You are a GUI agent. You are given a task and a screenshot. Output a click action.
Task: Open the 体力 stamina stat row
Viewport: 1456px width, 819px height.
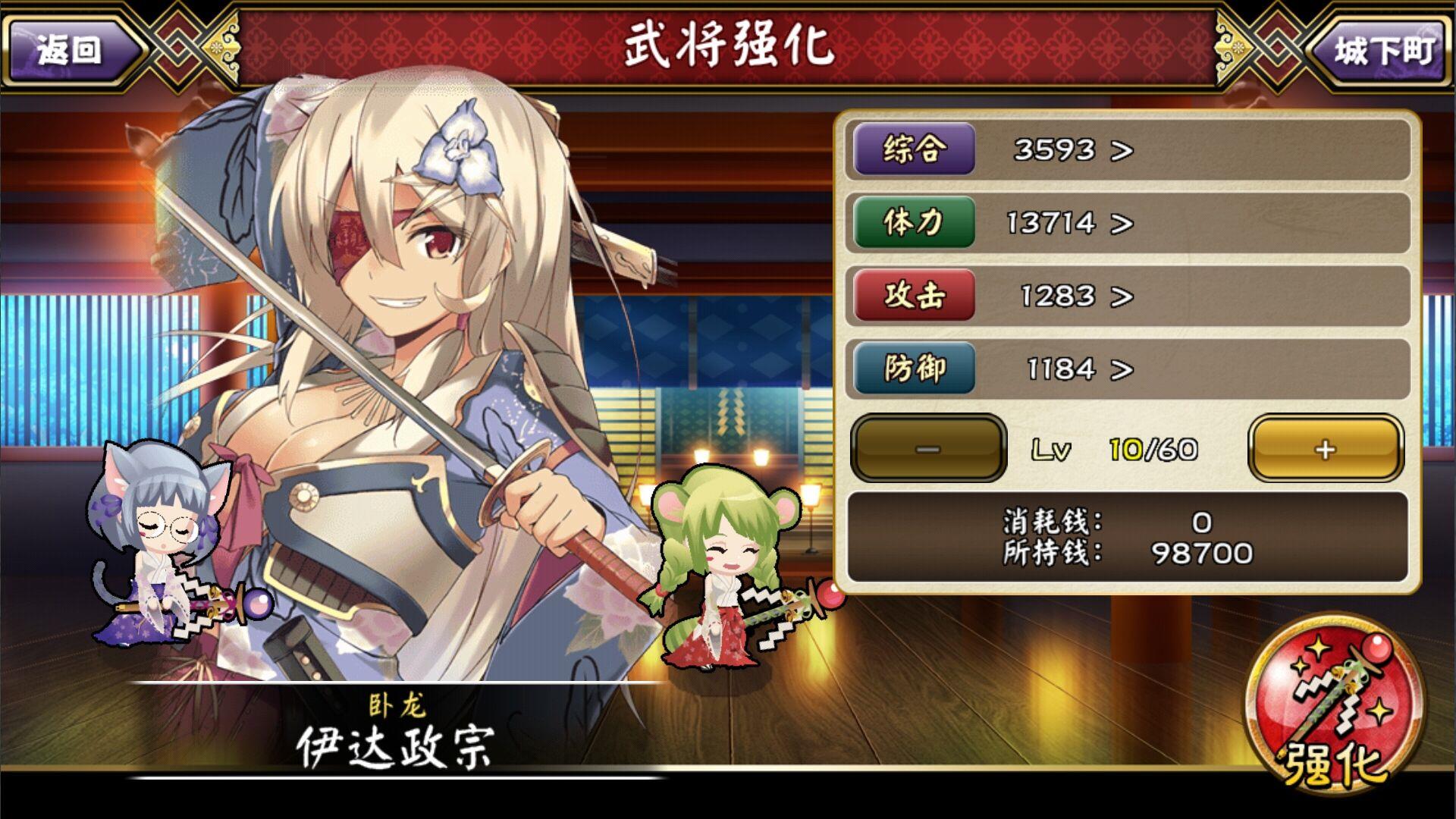click(x=1127, y=222)
